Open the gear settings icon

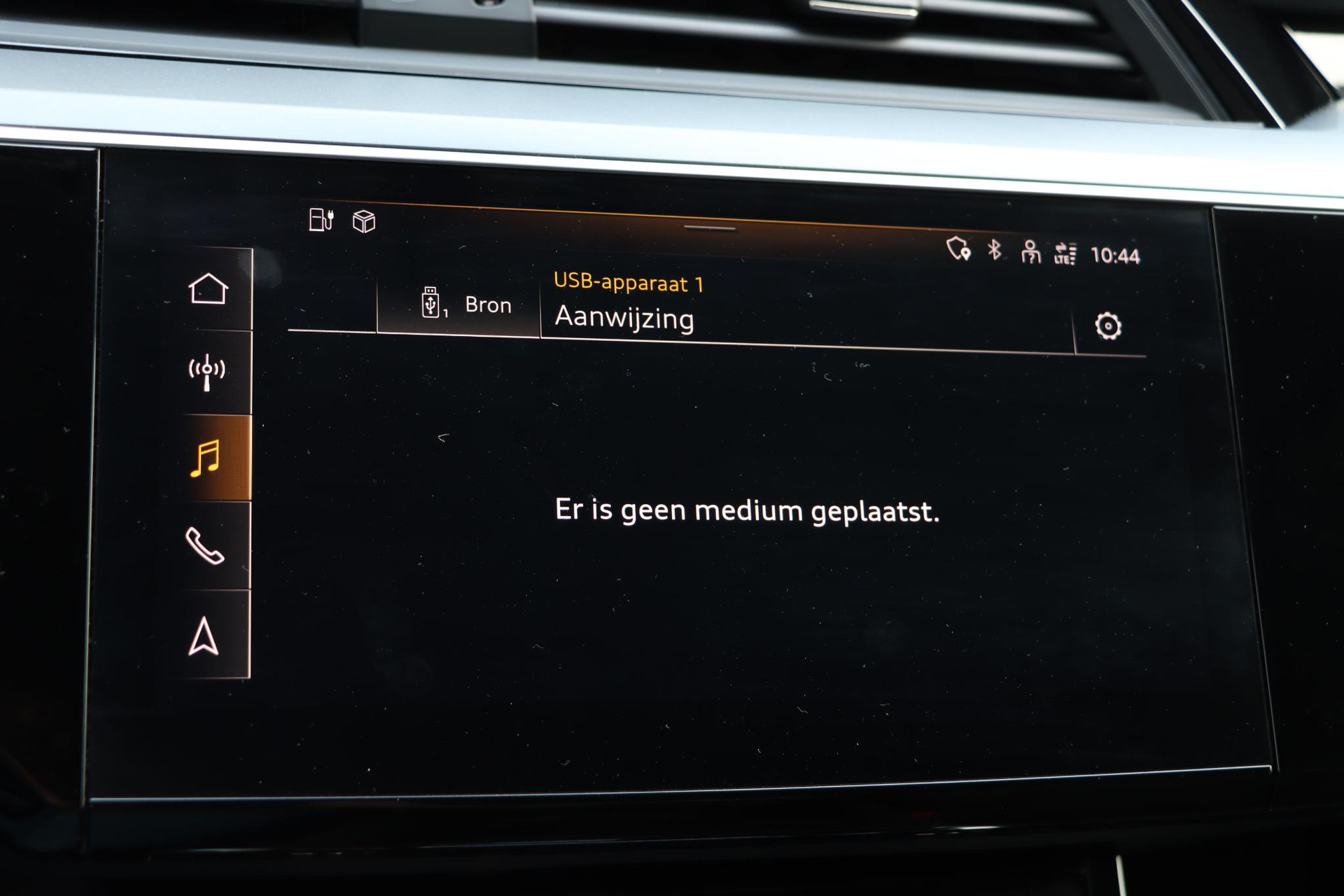1107,326
